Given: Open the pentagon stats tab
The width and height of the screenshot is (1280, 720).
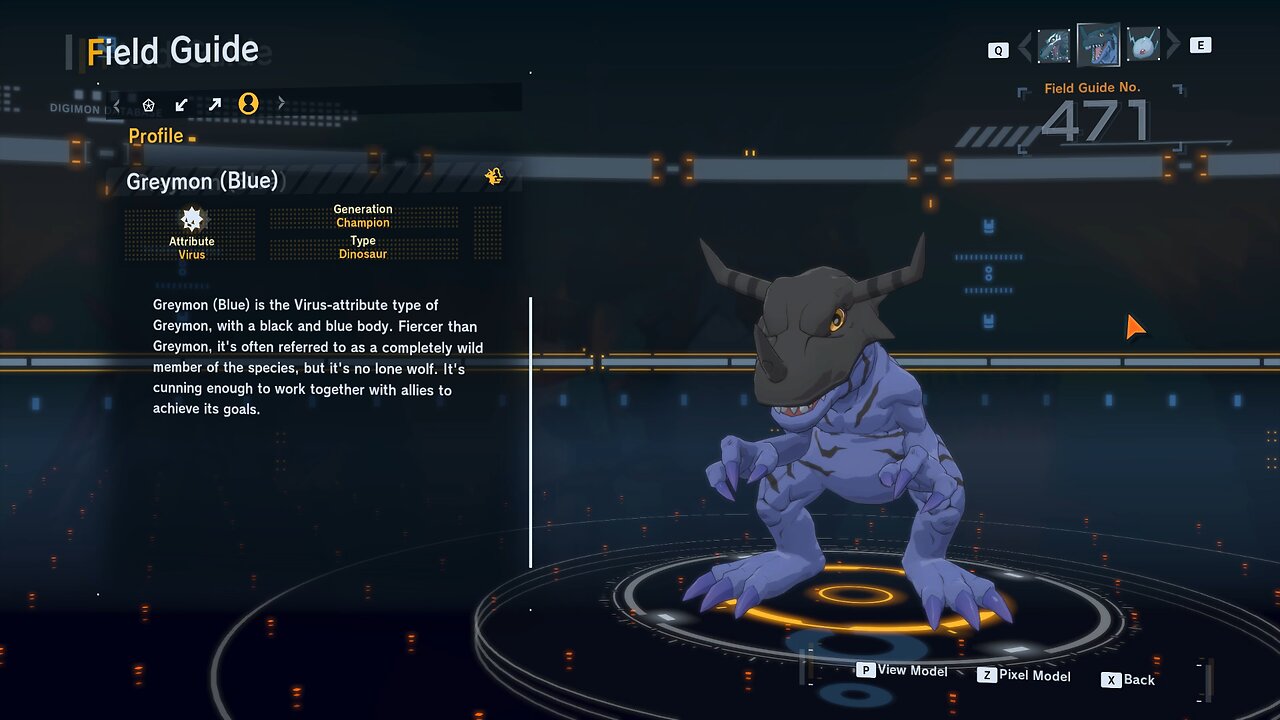Looking at the screenshot, I should pyautogui.click(x=149, y=104).
